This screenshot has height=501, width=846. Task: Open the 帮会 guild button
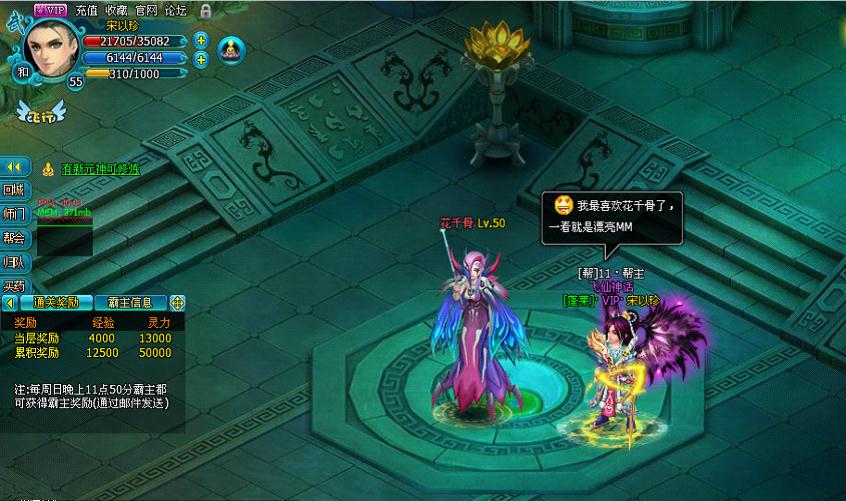14,238
